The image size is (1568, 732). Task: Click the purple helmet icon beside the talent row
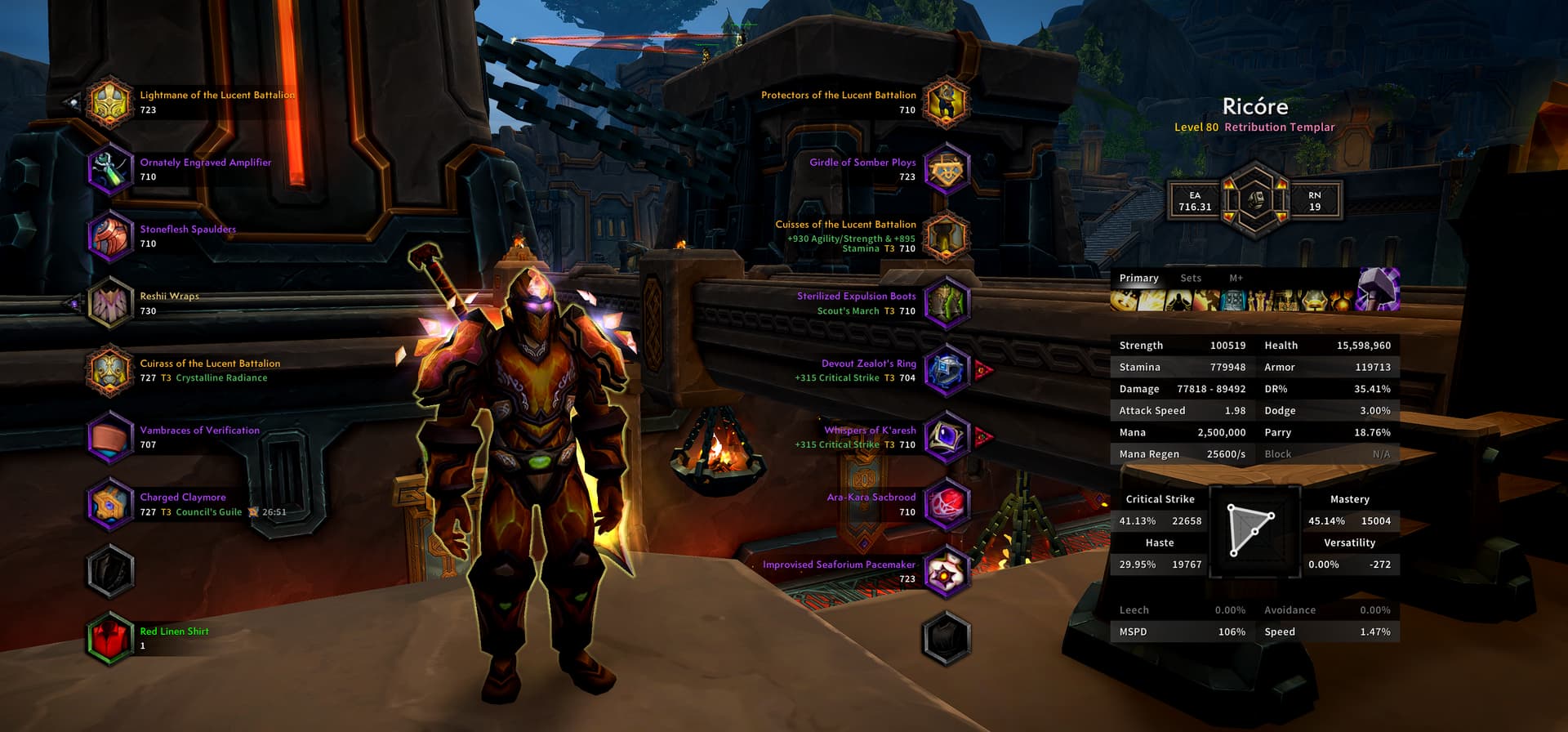coord(1379,290)
